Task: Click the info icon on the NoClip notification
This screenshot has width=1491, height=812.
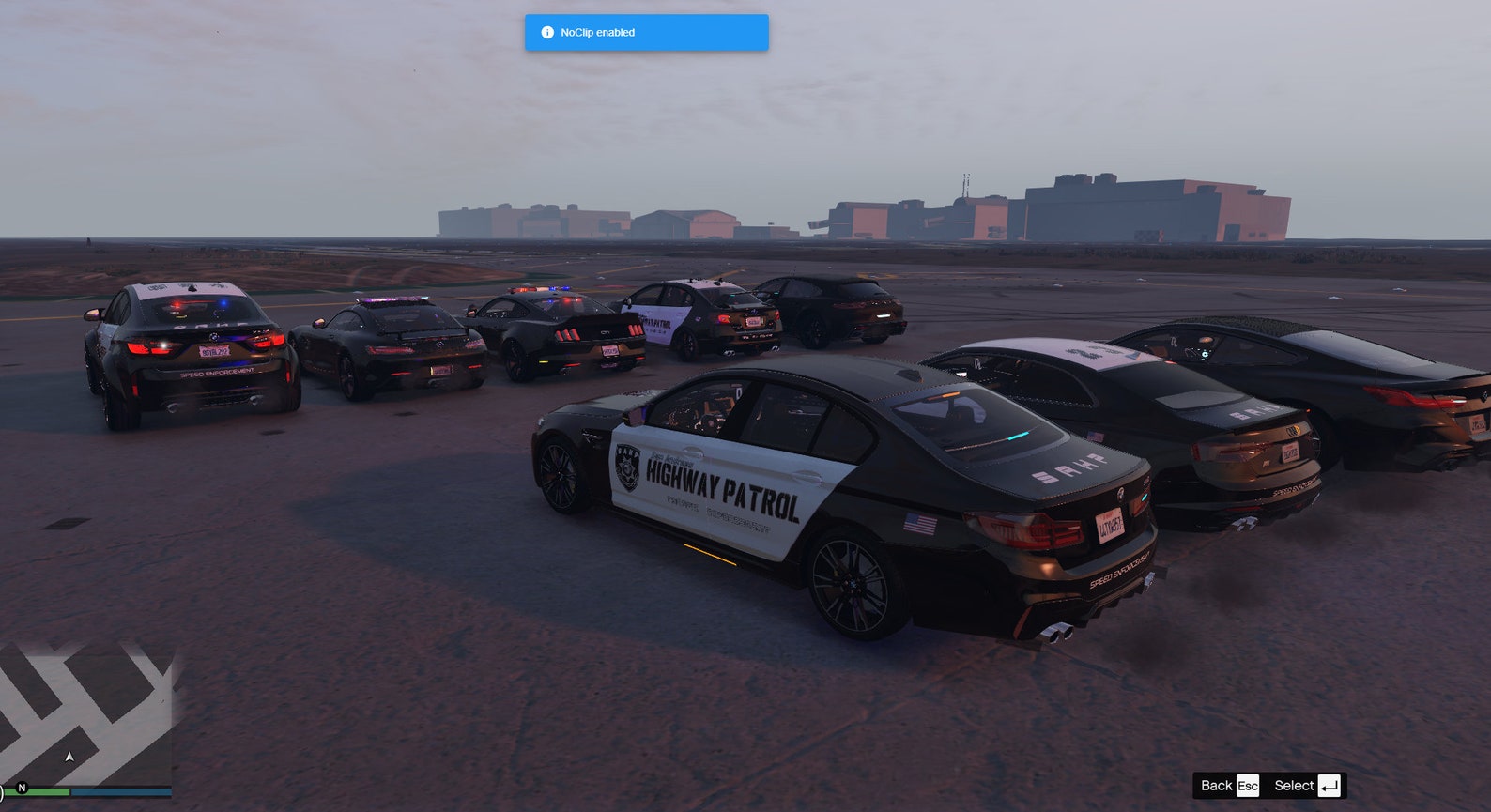Action: point(547,32)
